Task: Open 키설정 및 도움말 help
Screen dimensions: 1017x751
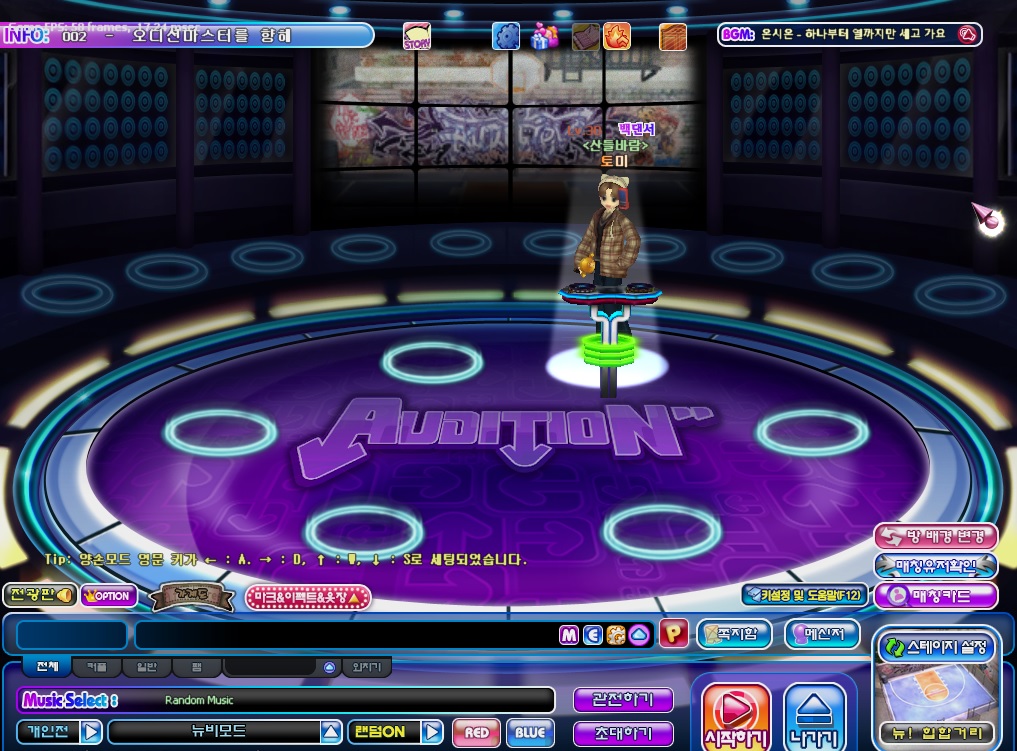Action: coord(803,595)
